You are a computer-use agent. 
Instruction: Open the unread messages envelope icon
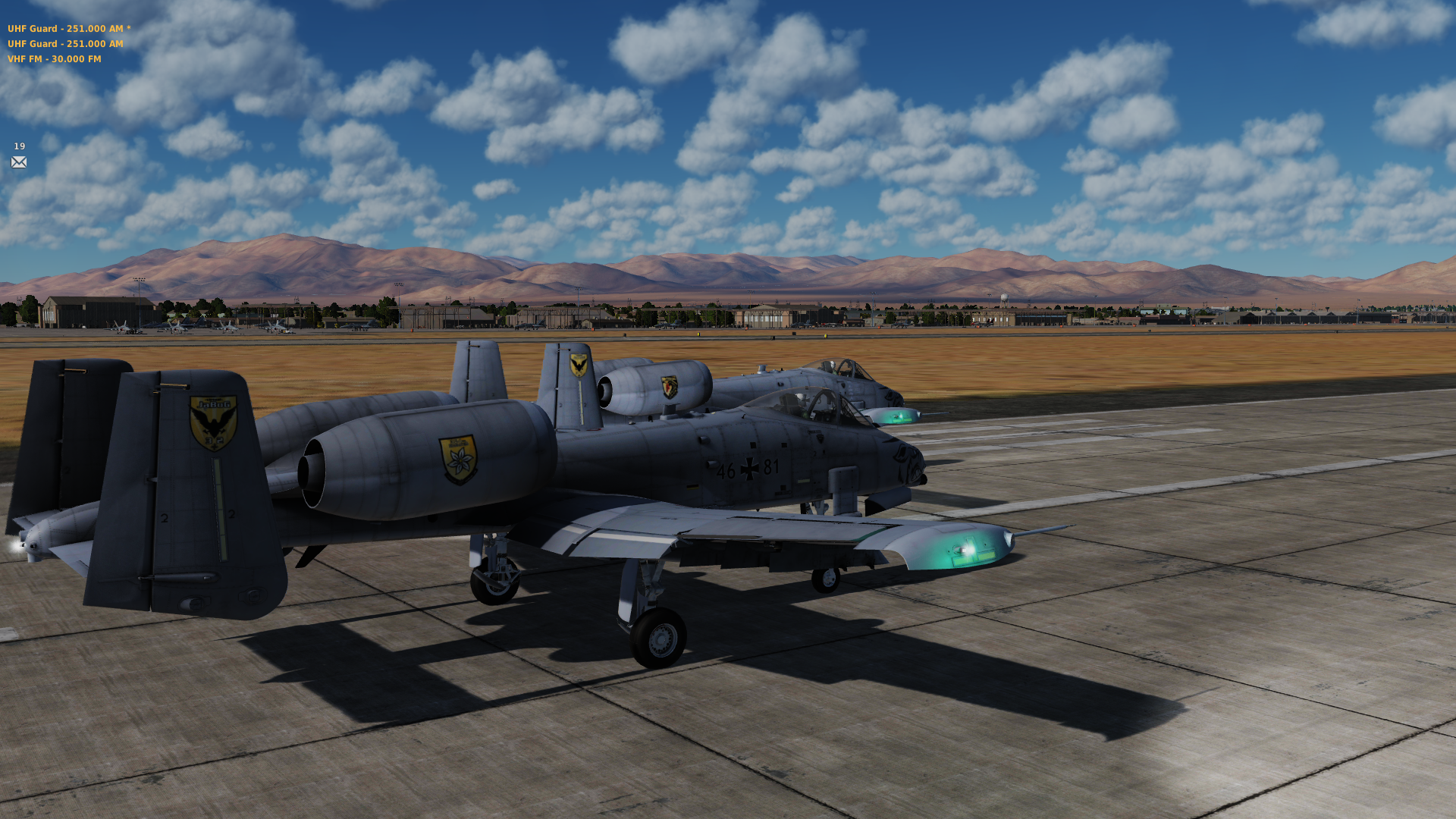pos(19,162)
